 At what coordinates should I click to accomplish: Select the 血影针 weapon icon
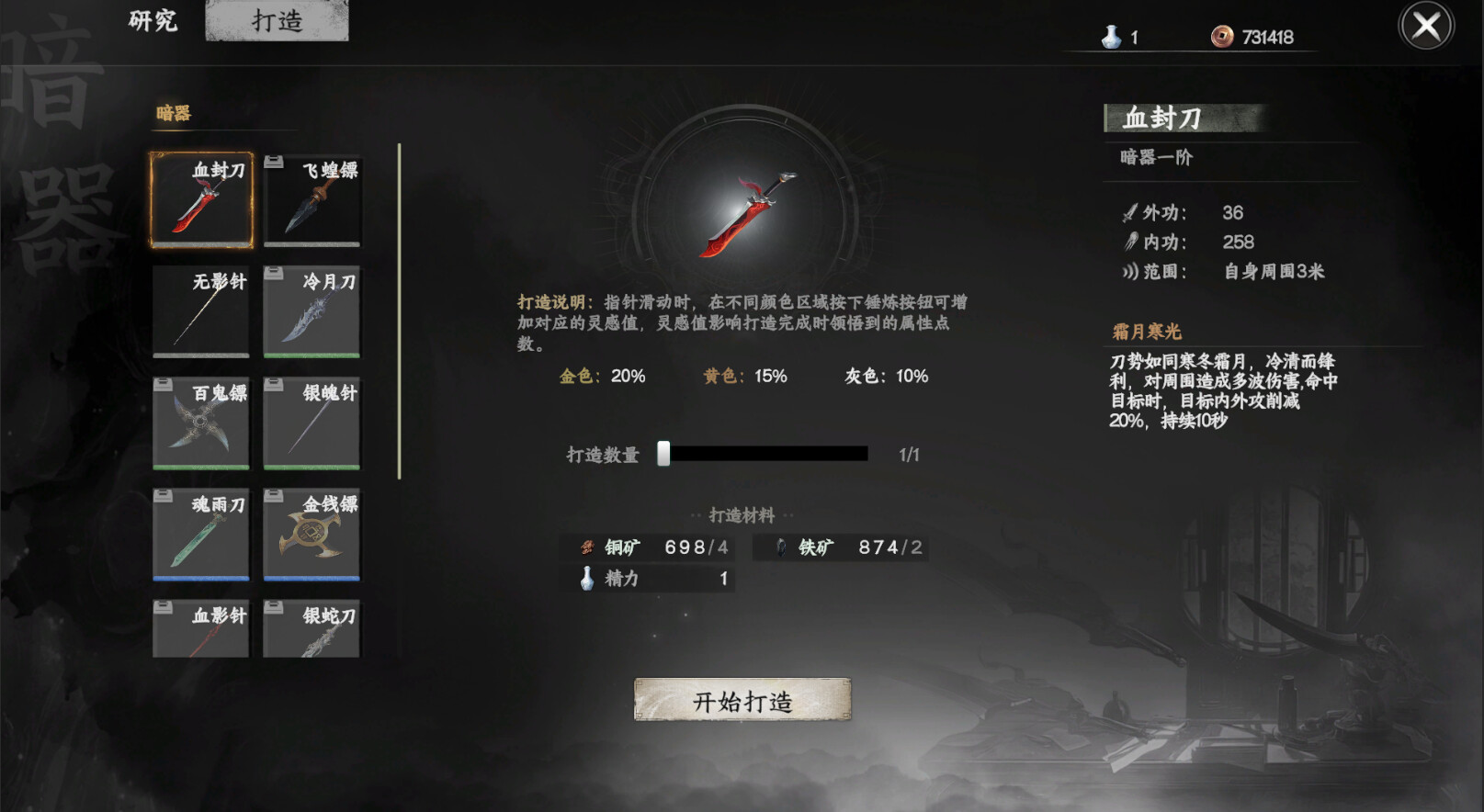point(199,629)
